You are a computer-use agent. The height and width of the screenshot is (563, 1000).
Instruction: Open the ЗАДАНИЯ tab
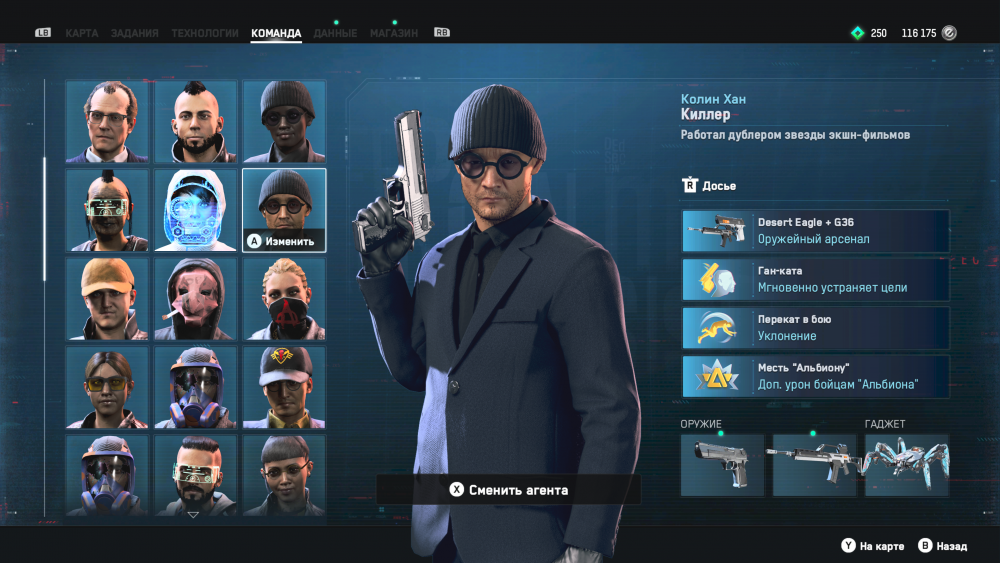pyautogui.click(x=134, y=33)
